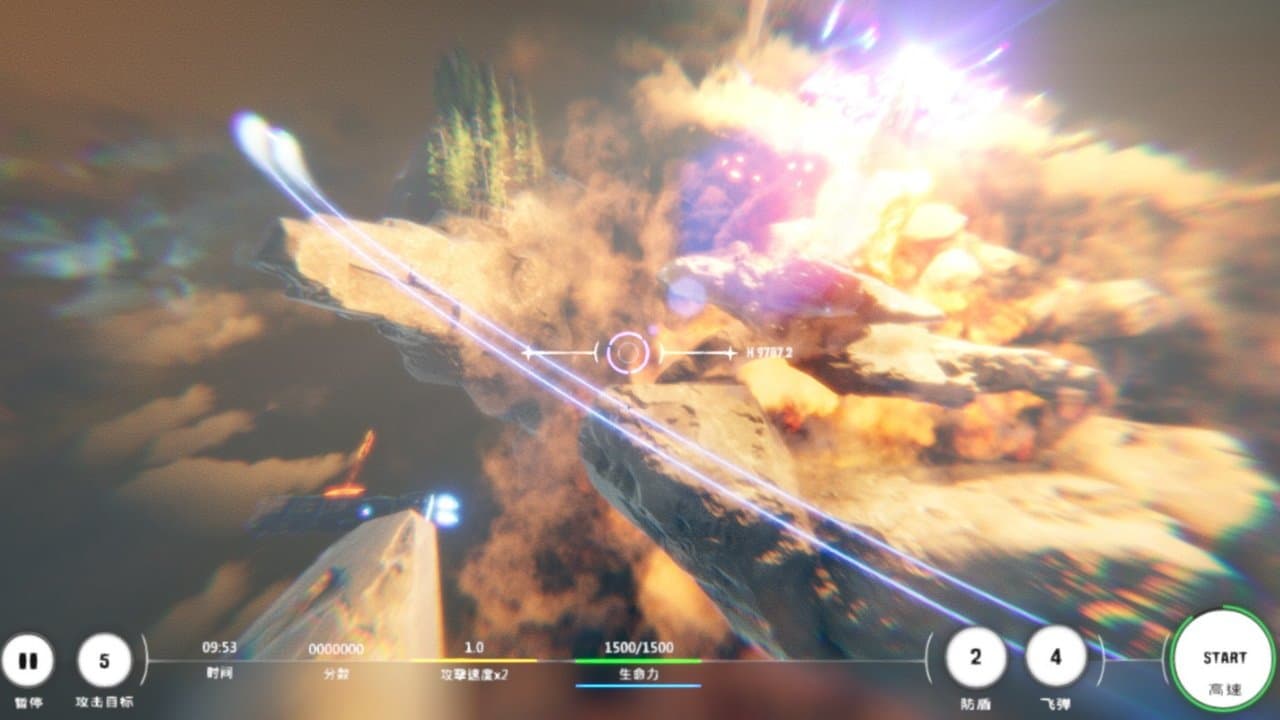This screenshot has width=1280, height=720.
Task: Fire a missile with the button showing 4
Action: pos(1055,657)
